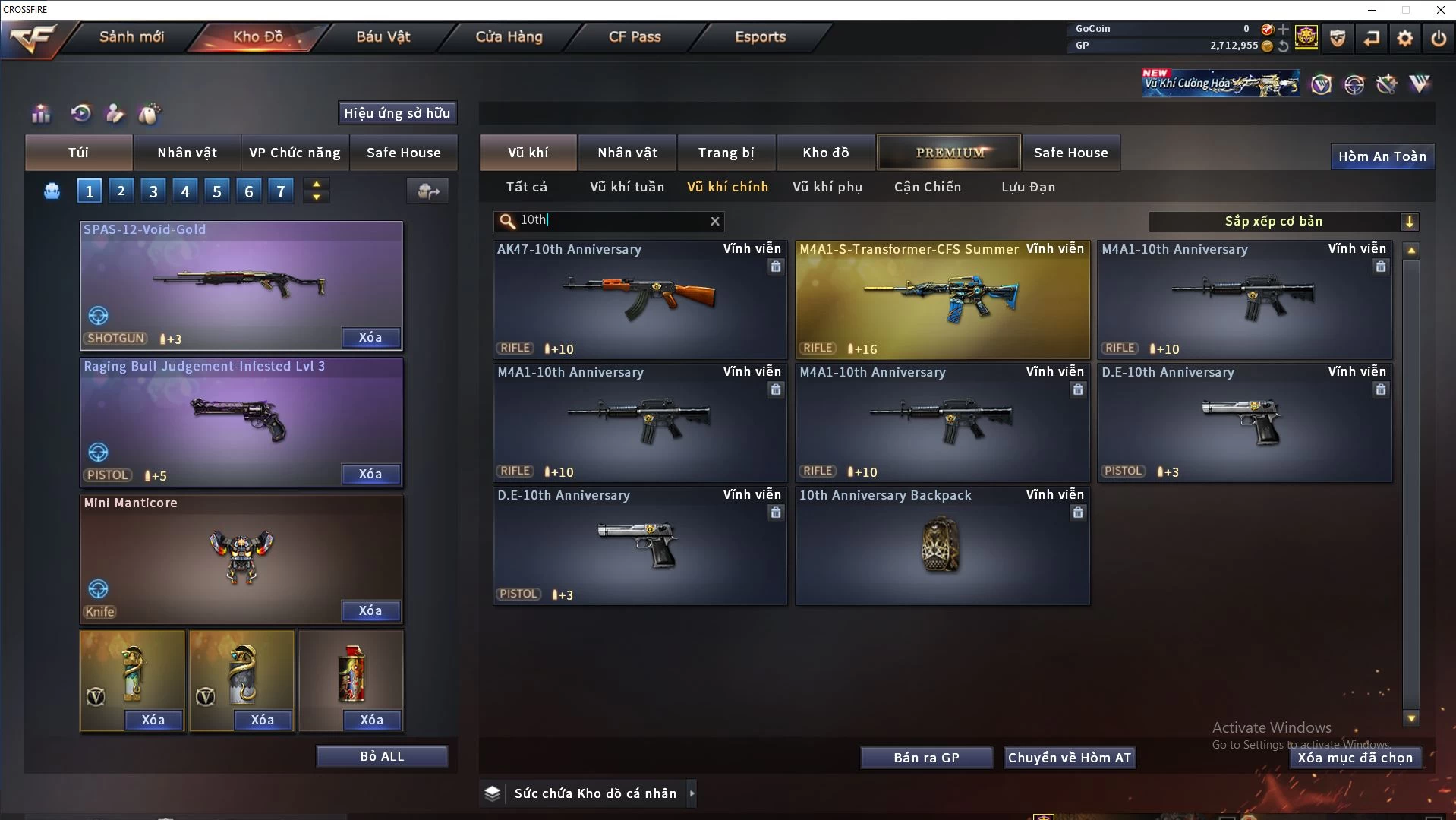Switch to bag slot number 3
This screenshot has height=820, width=1456.
pos(153,191)
